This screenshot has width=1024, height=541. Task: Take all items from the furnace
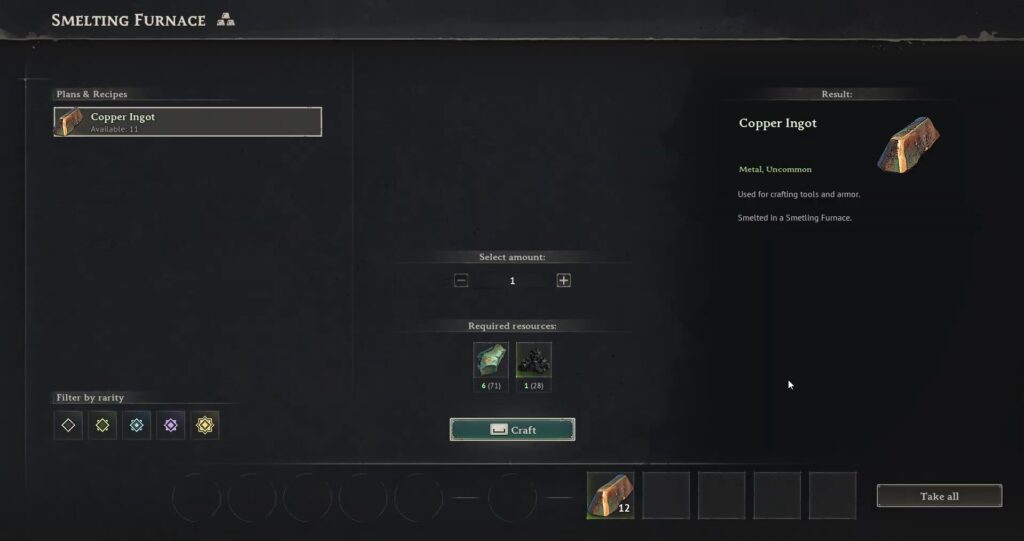click(939, 496)
